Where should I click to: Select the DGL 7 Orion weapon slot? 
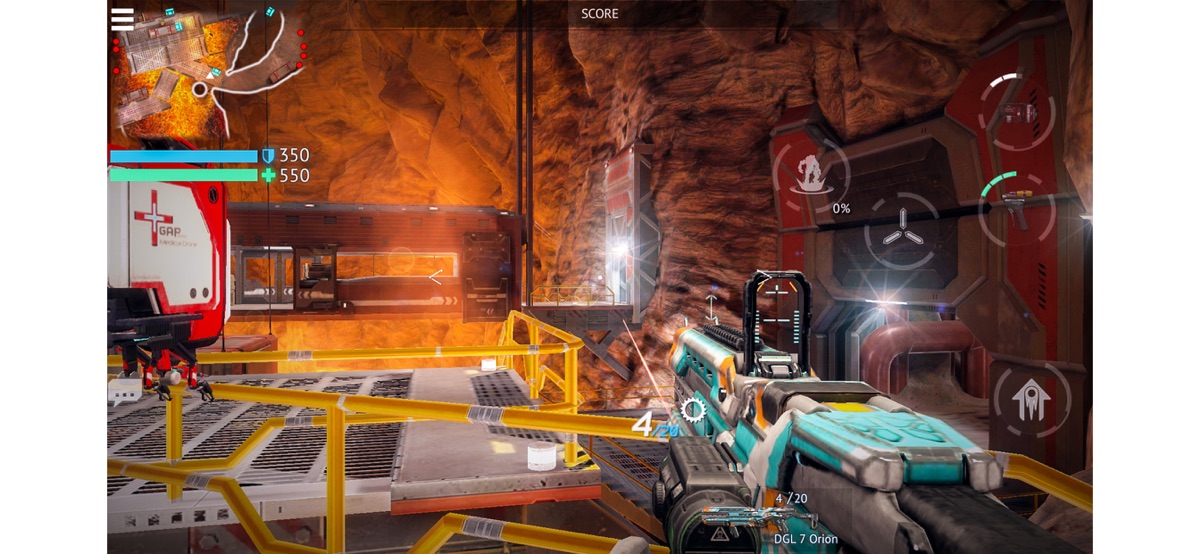point(761,518)
